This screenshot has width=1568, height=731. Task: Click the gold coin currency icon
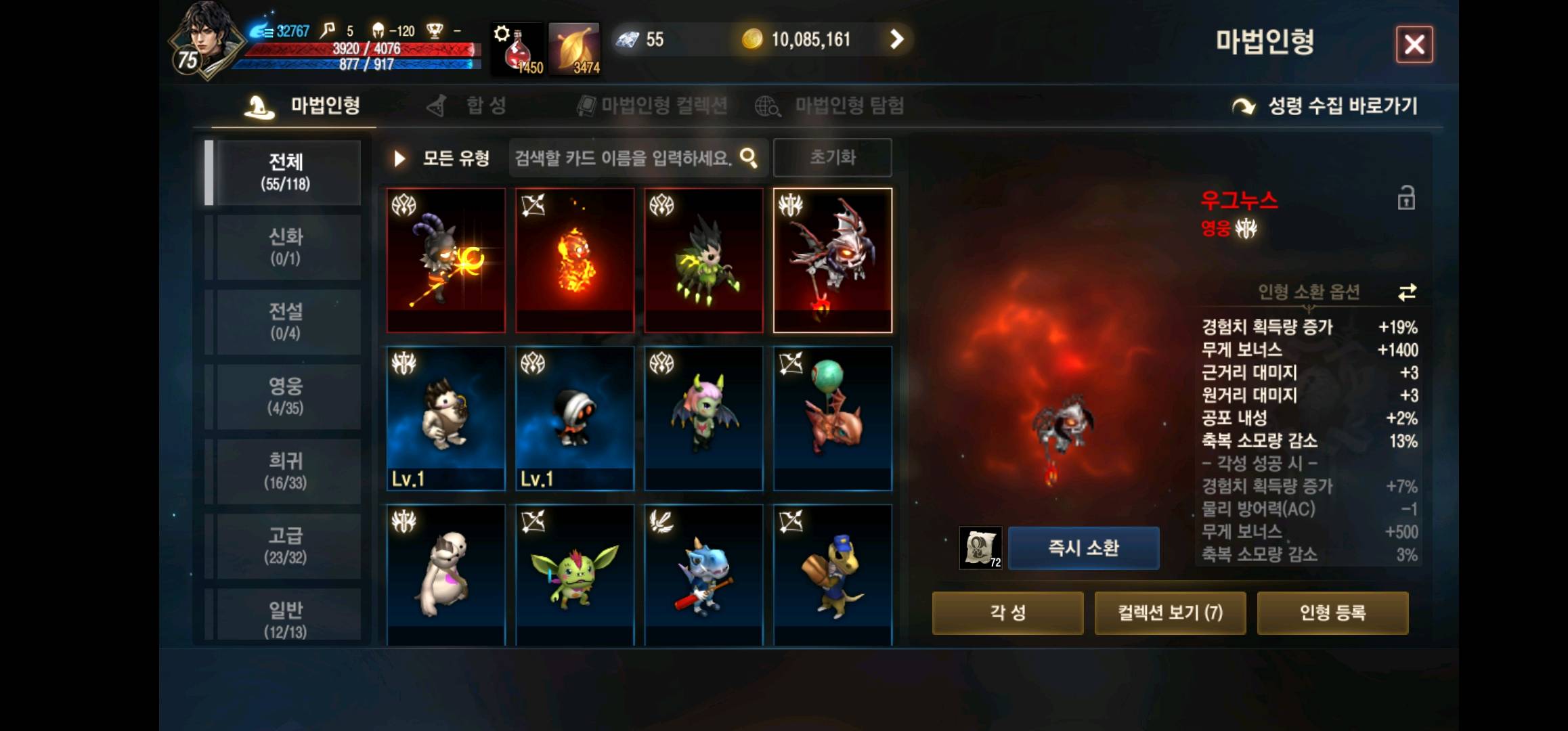[757, 39]
